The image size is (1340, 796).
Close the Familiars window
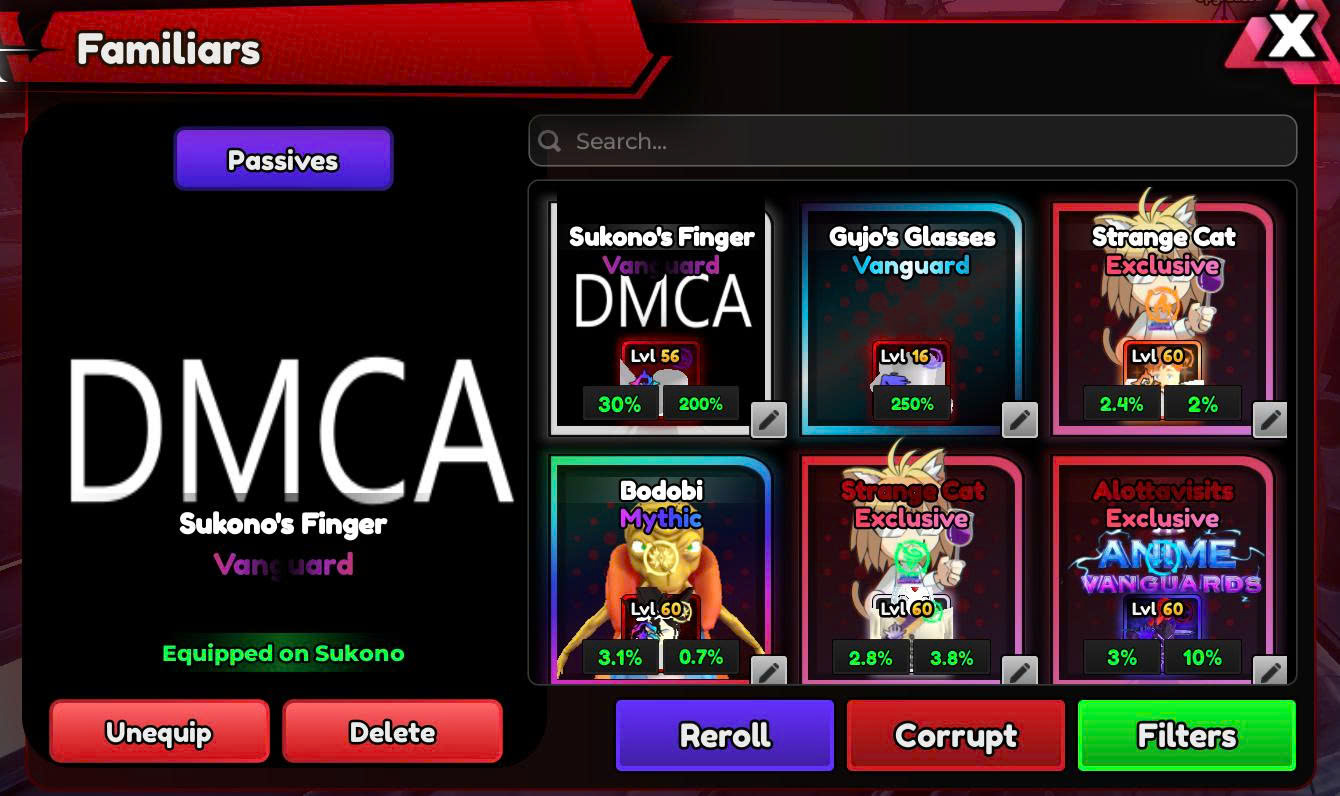(1291, 38)
